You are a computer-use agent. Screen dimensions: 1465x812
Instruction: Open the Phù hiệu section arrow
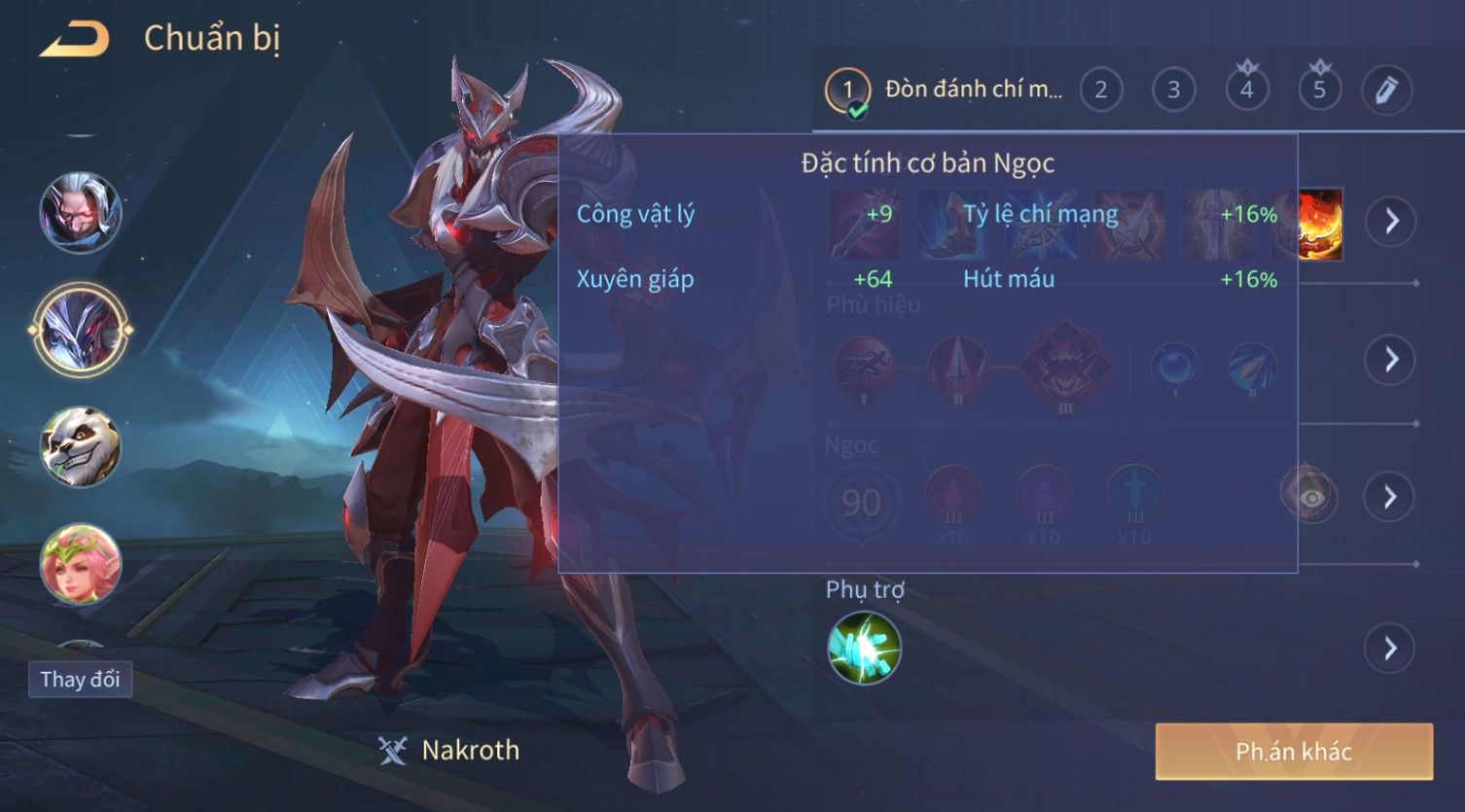[x=1390, y=360]
